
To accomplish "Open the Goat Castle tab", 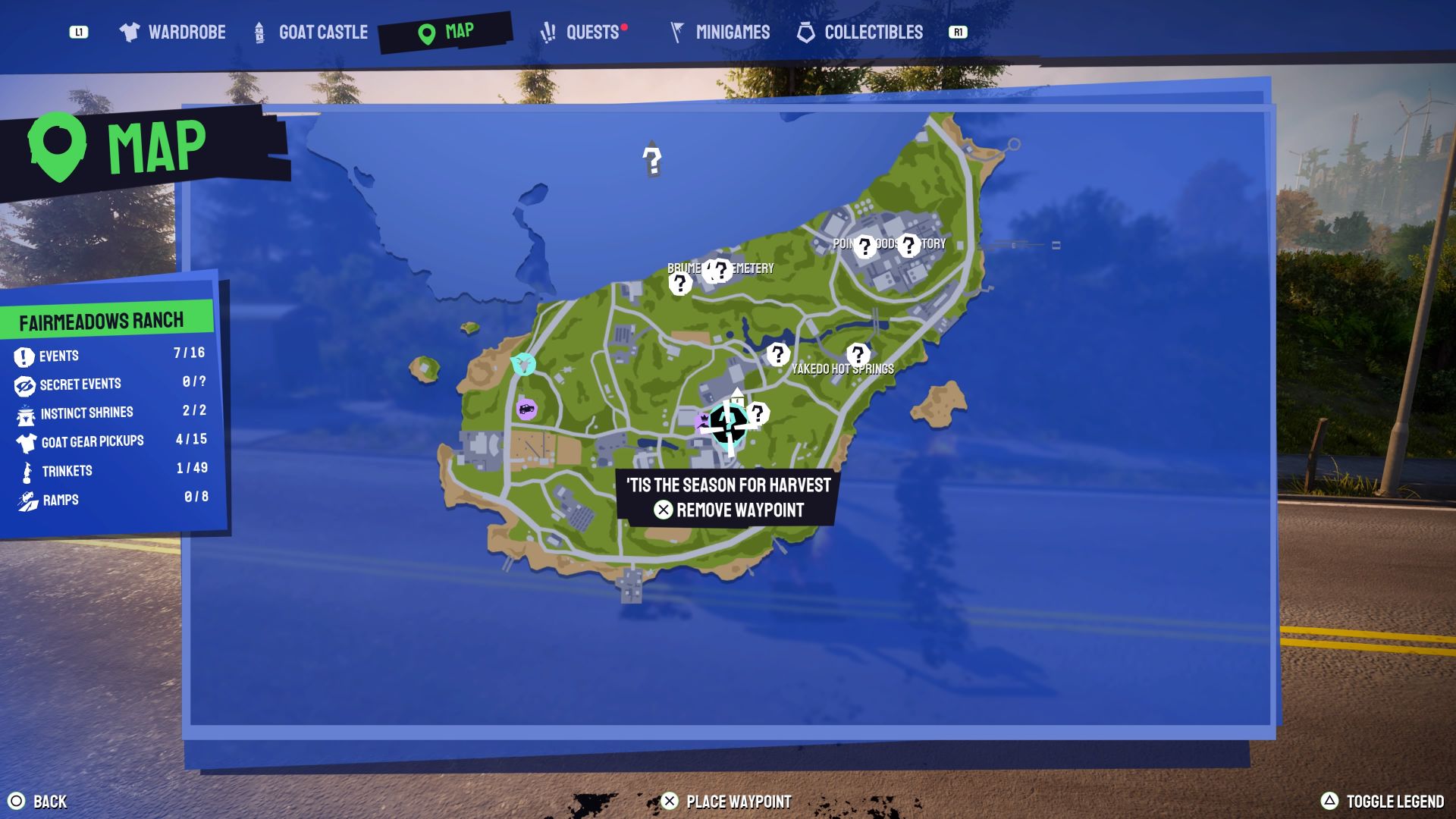I will (311, 32).
